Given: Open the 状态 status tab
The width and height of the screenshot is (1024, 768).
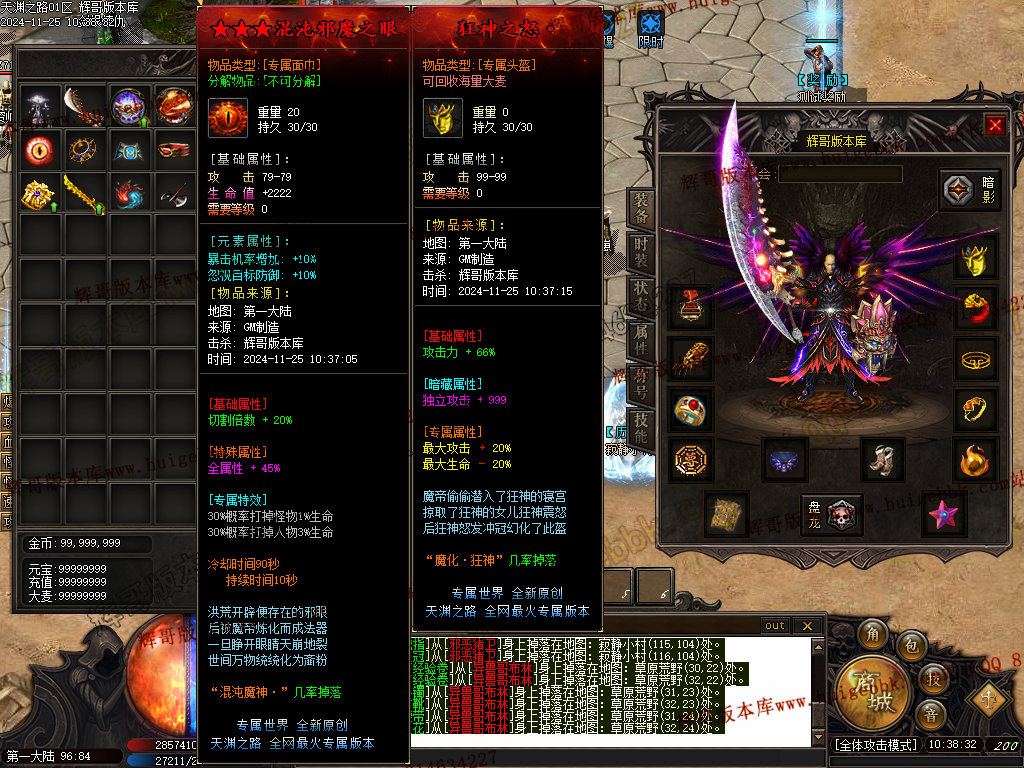Looking at the screenshot, I should click(641, 294).
